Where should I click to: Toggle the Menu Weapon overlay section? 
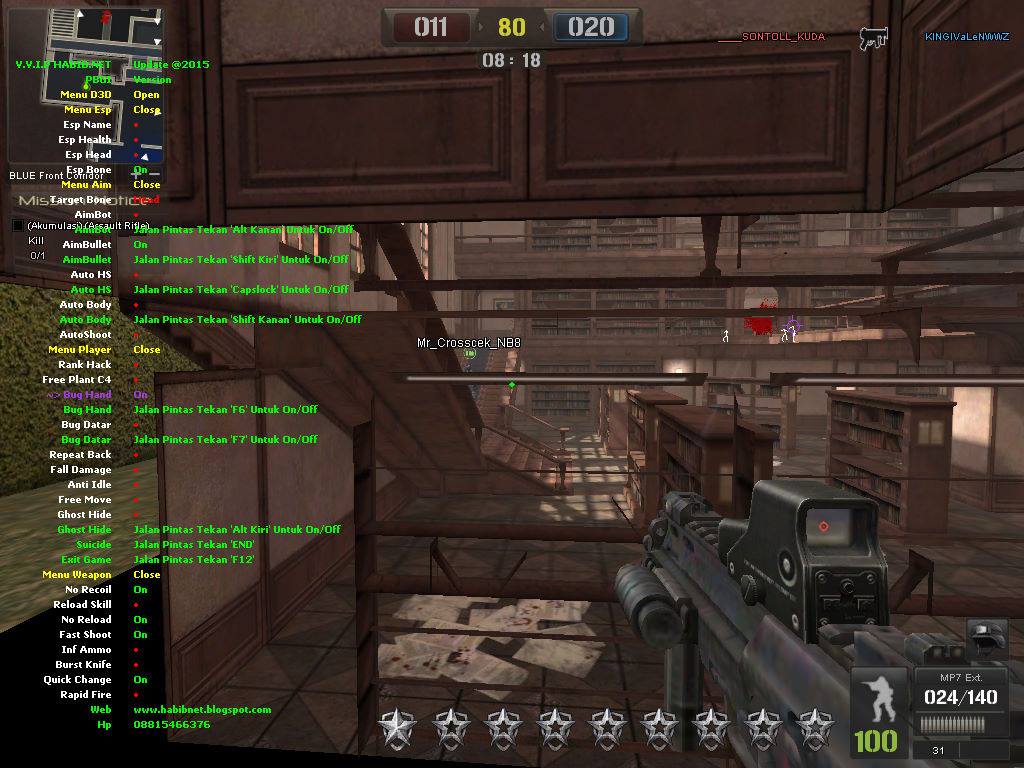[146, 575]
